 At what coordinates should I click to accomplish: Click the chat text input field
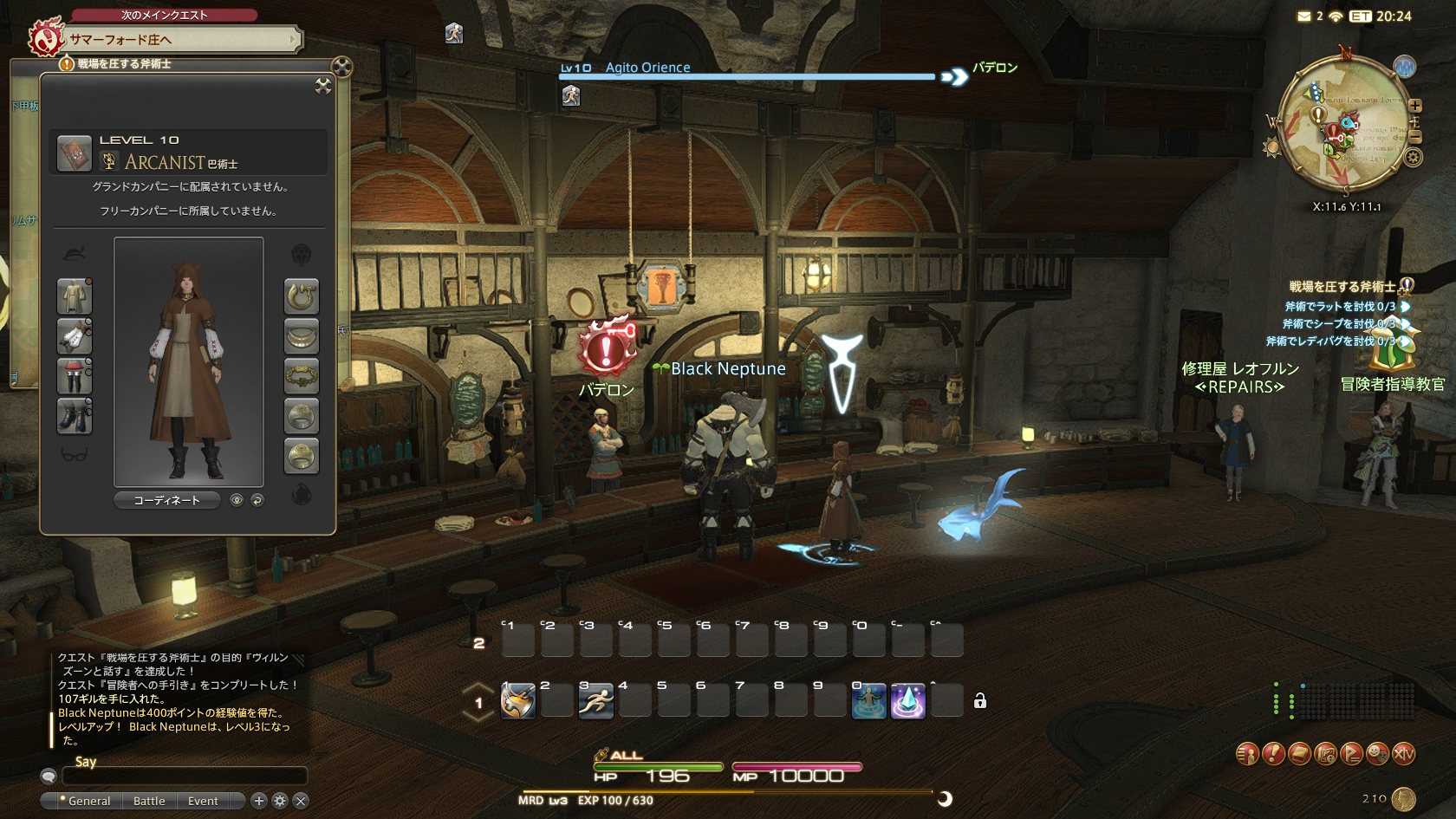(x=185, y=777)
